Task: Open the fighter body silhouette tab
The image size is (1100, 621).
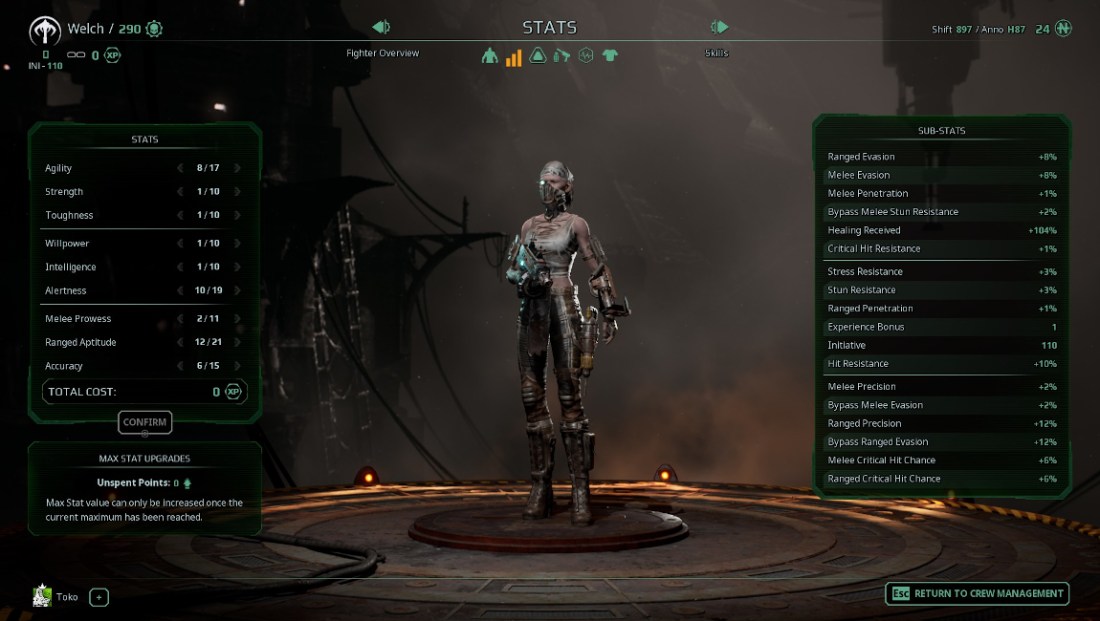Action: [489, 56]
